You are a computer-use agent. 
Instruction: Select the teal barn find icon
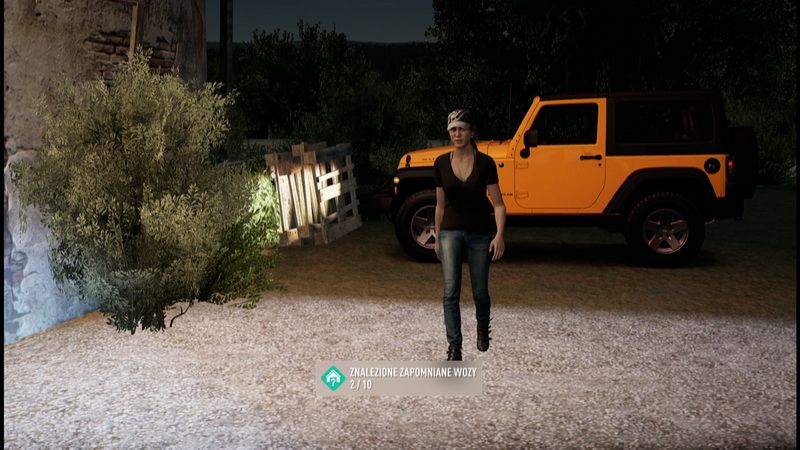pyautogui.click(x=333, y=378)
